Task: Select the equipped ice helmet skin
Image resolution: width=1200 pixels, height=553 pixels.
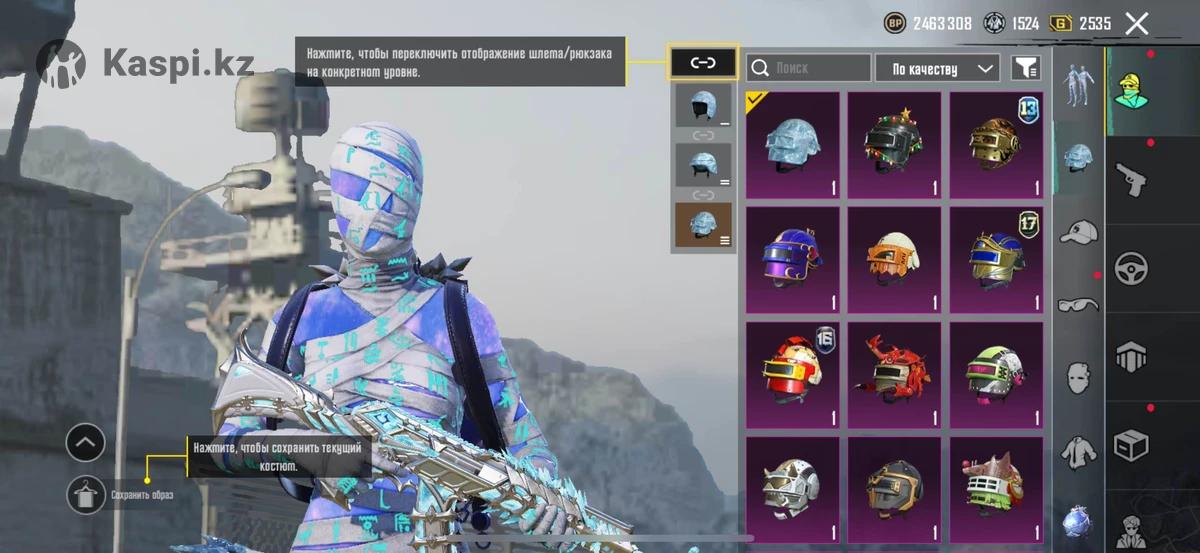Action: tap(793, 146)
